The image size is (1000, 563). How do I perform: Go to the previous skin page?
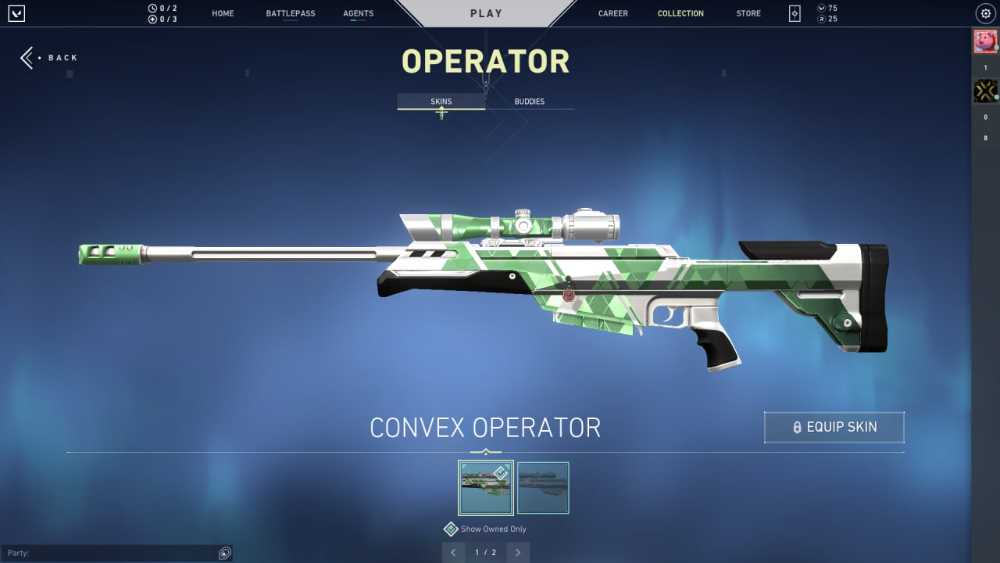[x=453, y=552]
